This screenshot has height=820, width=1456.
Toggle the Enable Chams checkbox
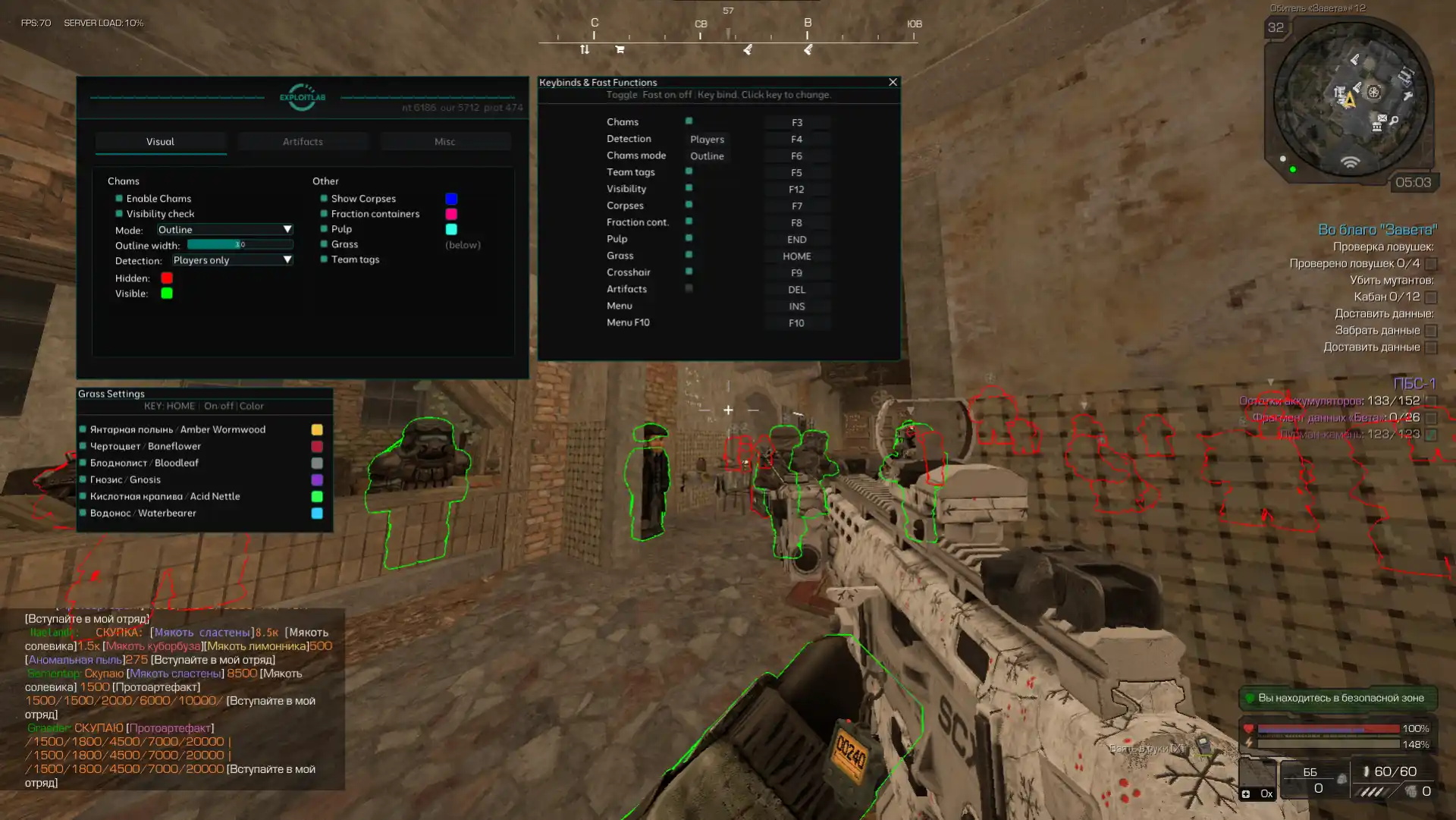[x=119, y=199]
